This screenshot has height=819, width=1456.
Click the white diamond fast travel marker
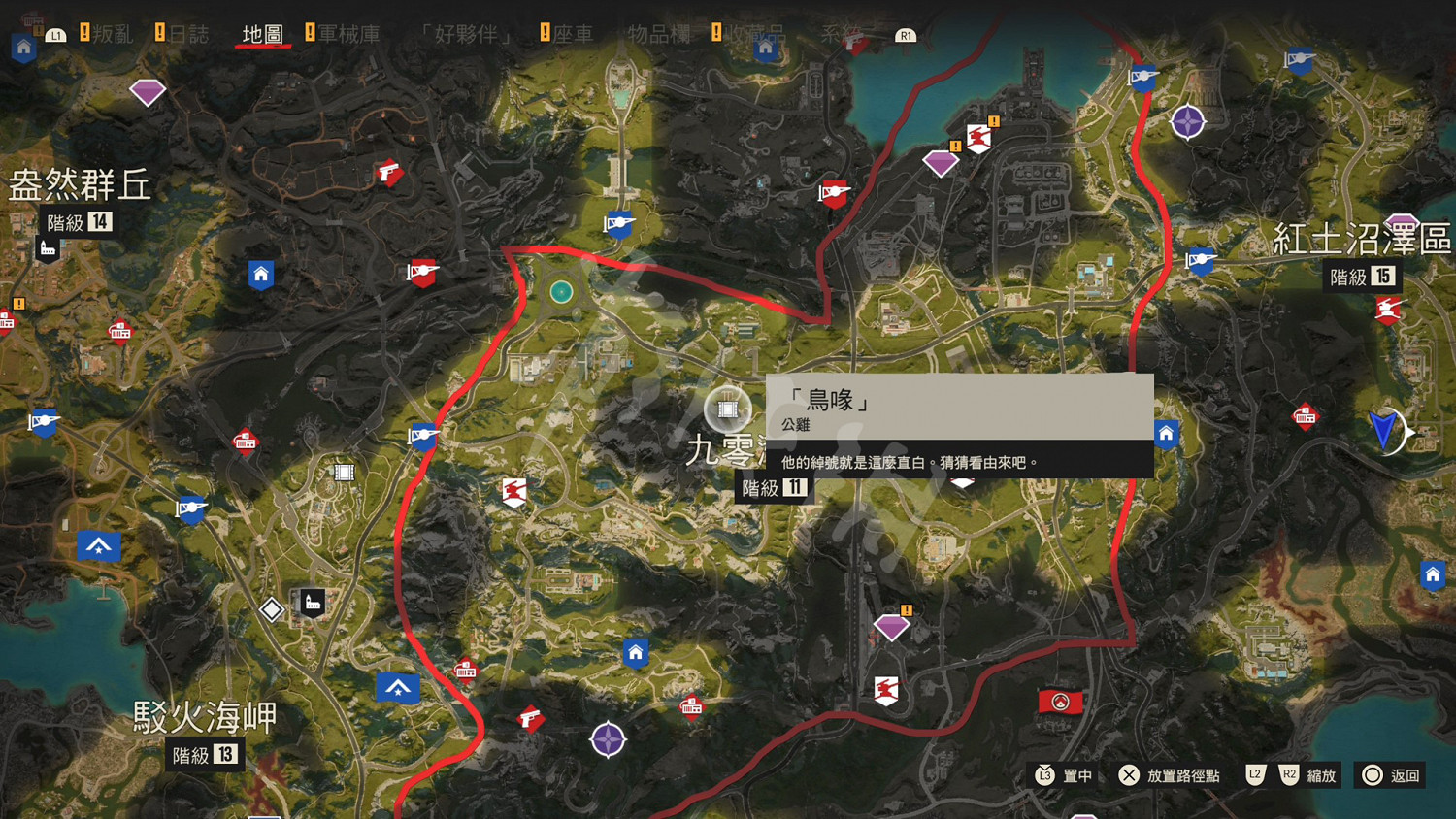[270, 610]
